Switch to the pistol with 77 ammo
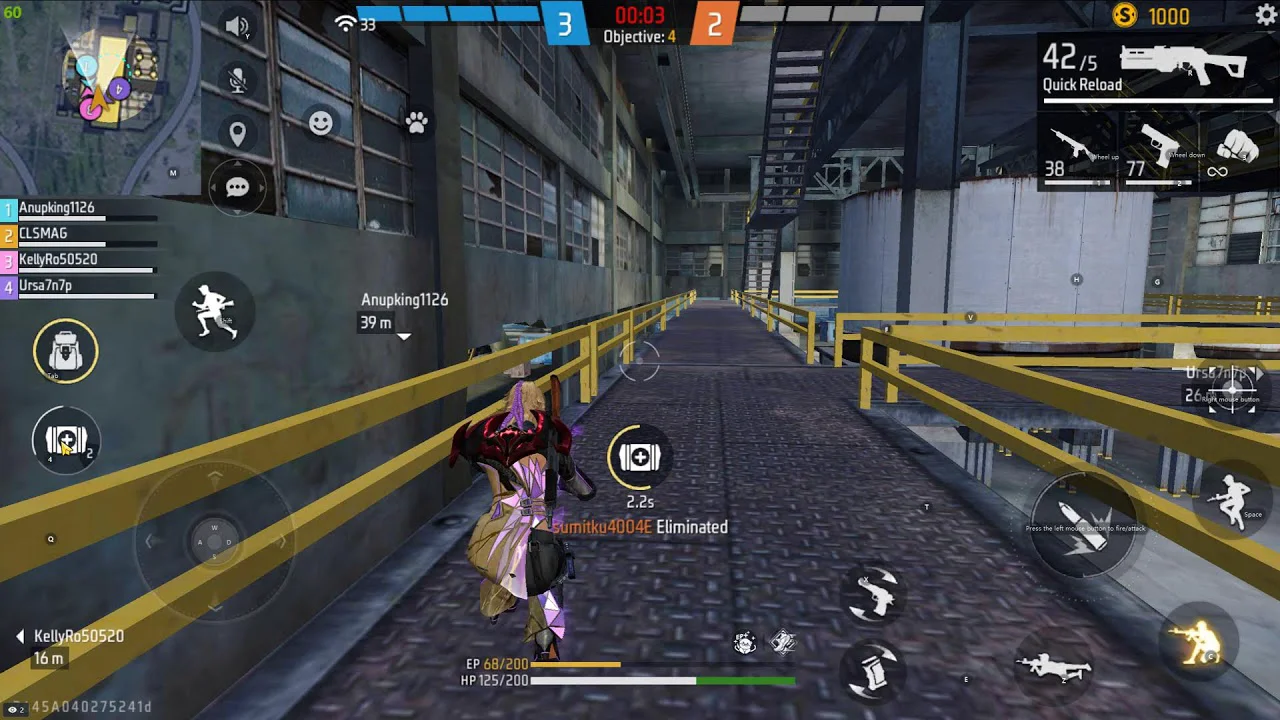The image size is (1280, 720). [1158, 152]
